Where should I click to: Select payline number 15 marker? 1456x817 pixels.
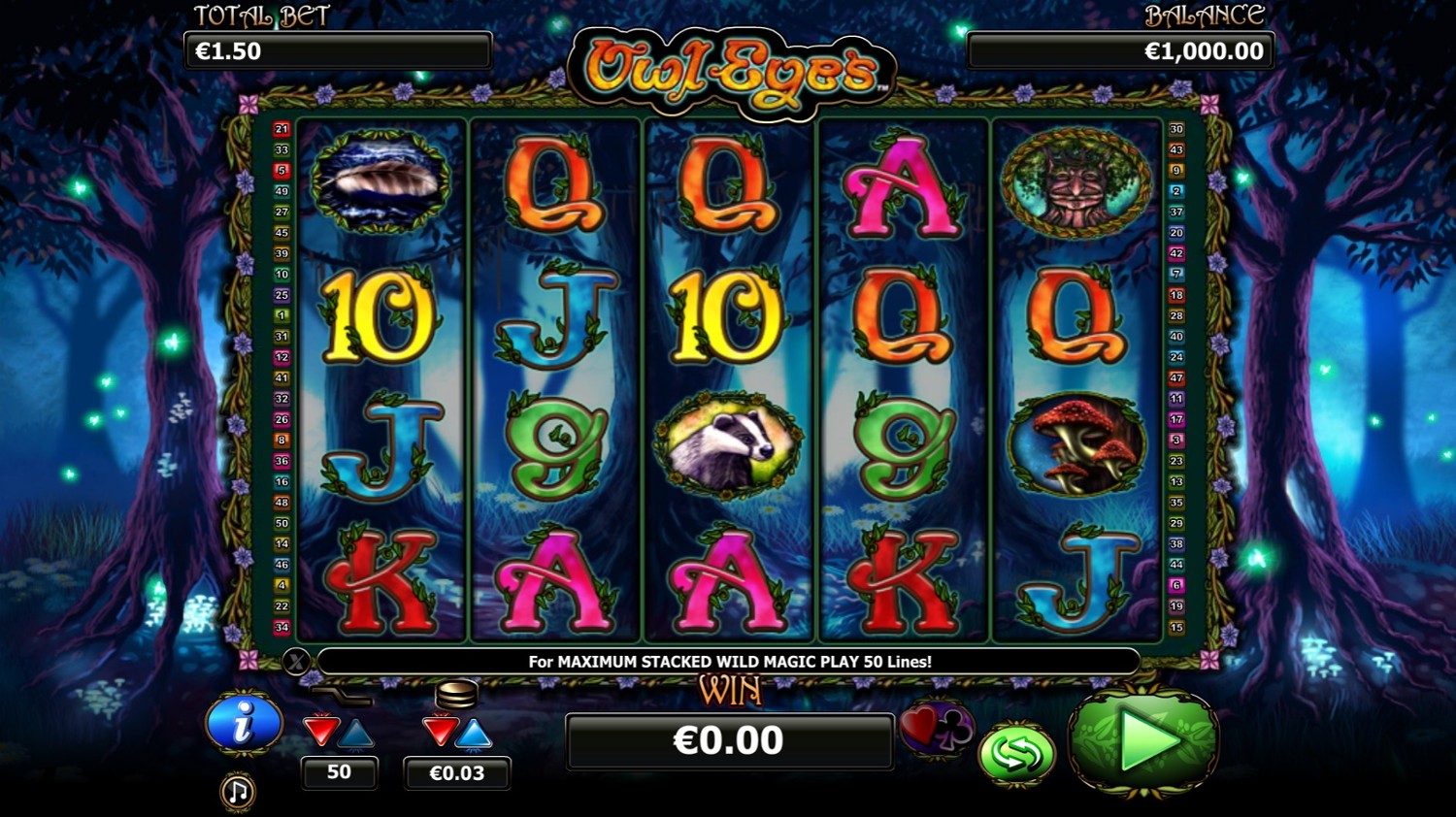[x=1176, y=627]
